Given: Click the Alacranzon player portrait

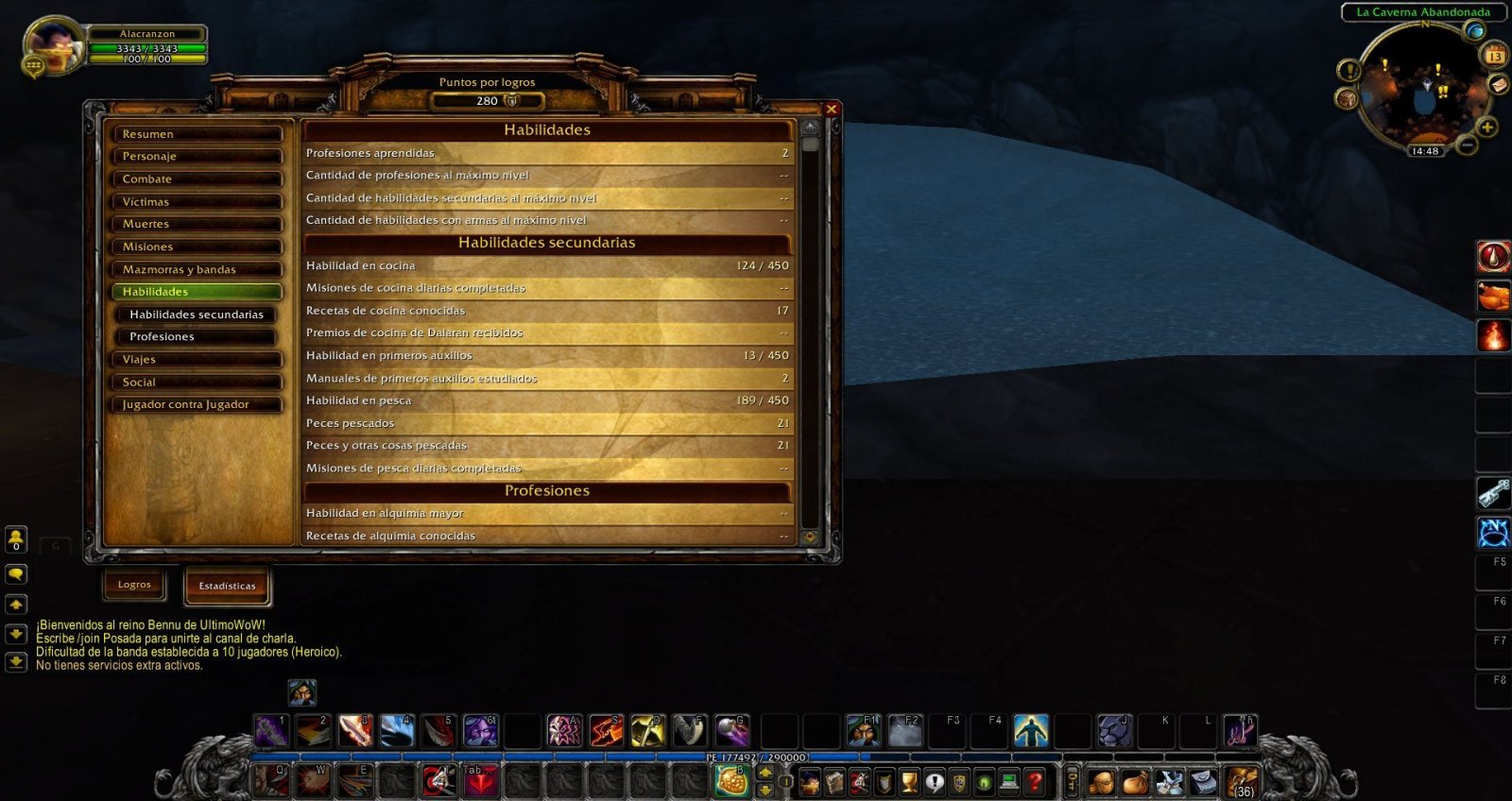Looking at the screenshot, I should pos(54,45).
